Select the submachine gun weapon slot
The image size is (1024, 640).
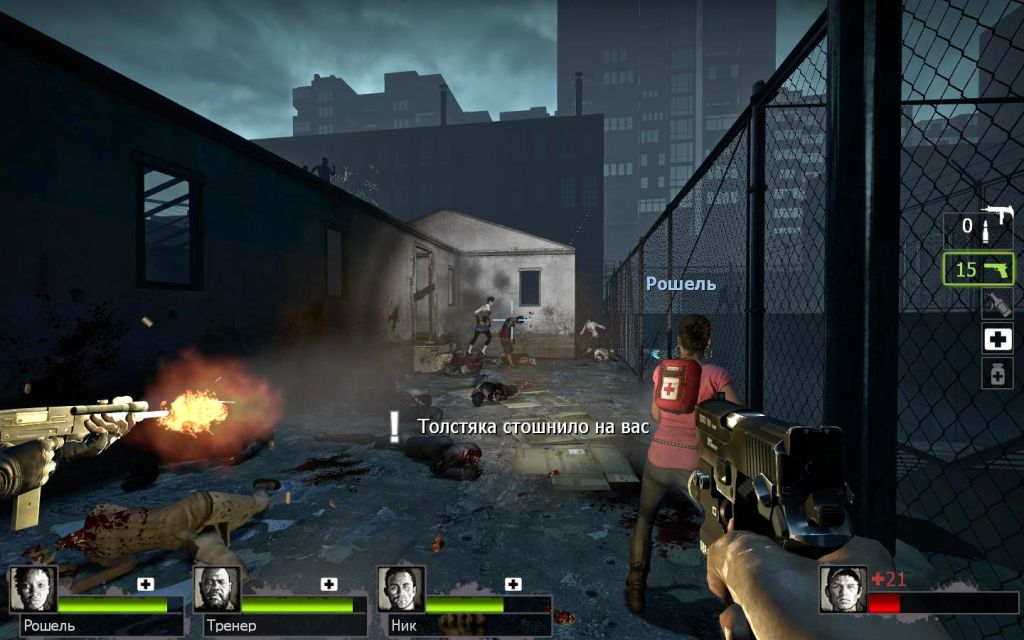click(x=979, y=227)
